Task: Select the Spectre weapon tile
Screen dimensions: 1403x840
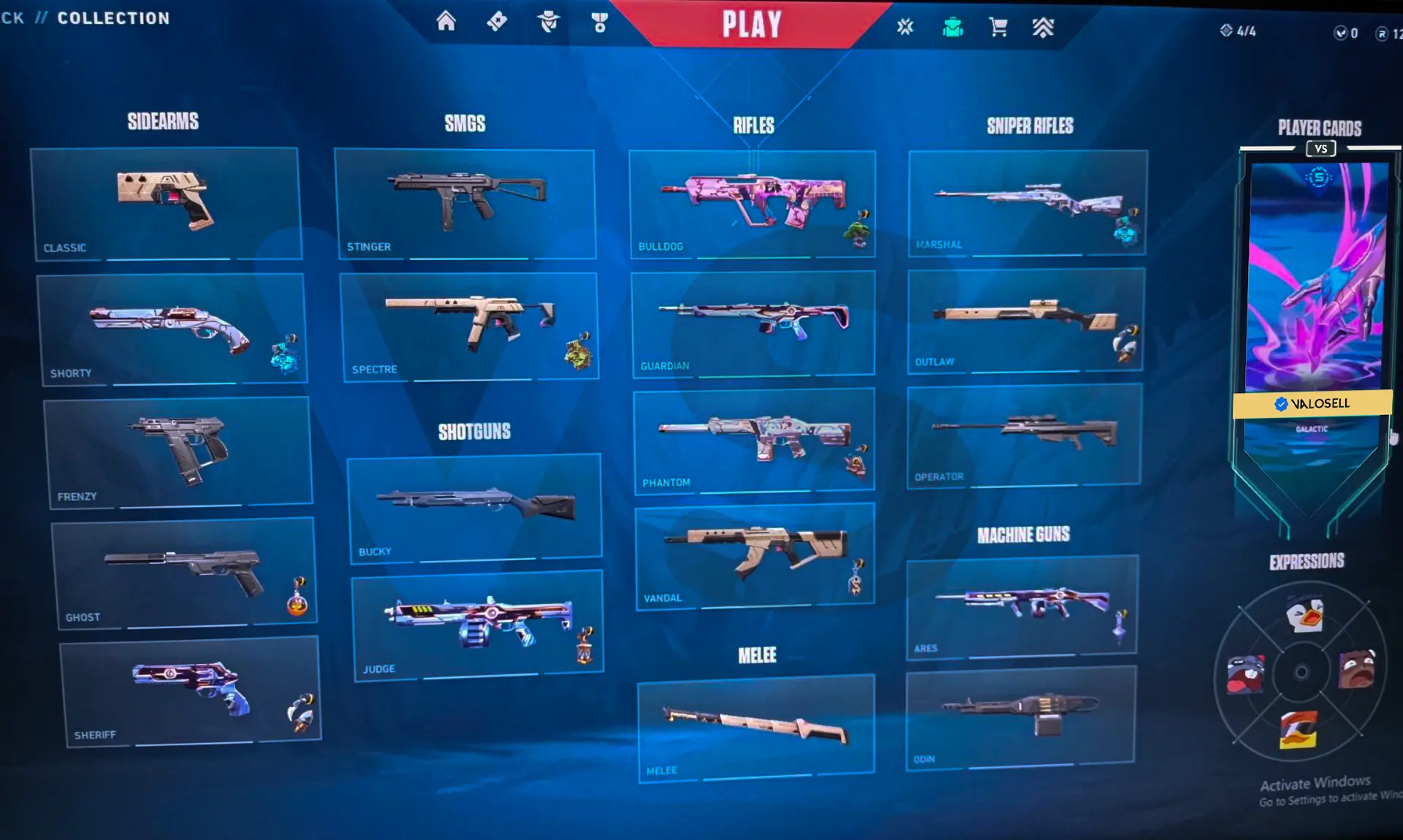Action: tap(468, 326)
